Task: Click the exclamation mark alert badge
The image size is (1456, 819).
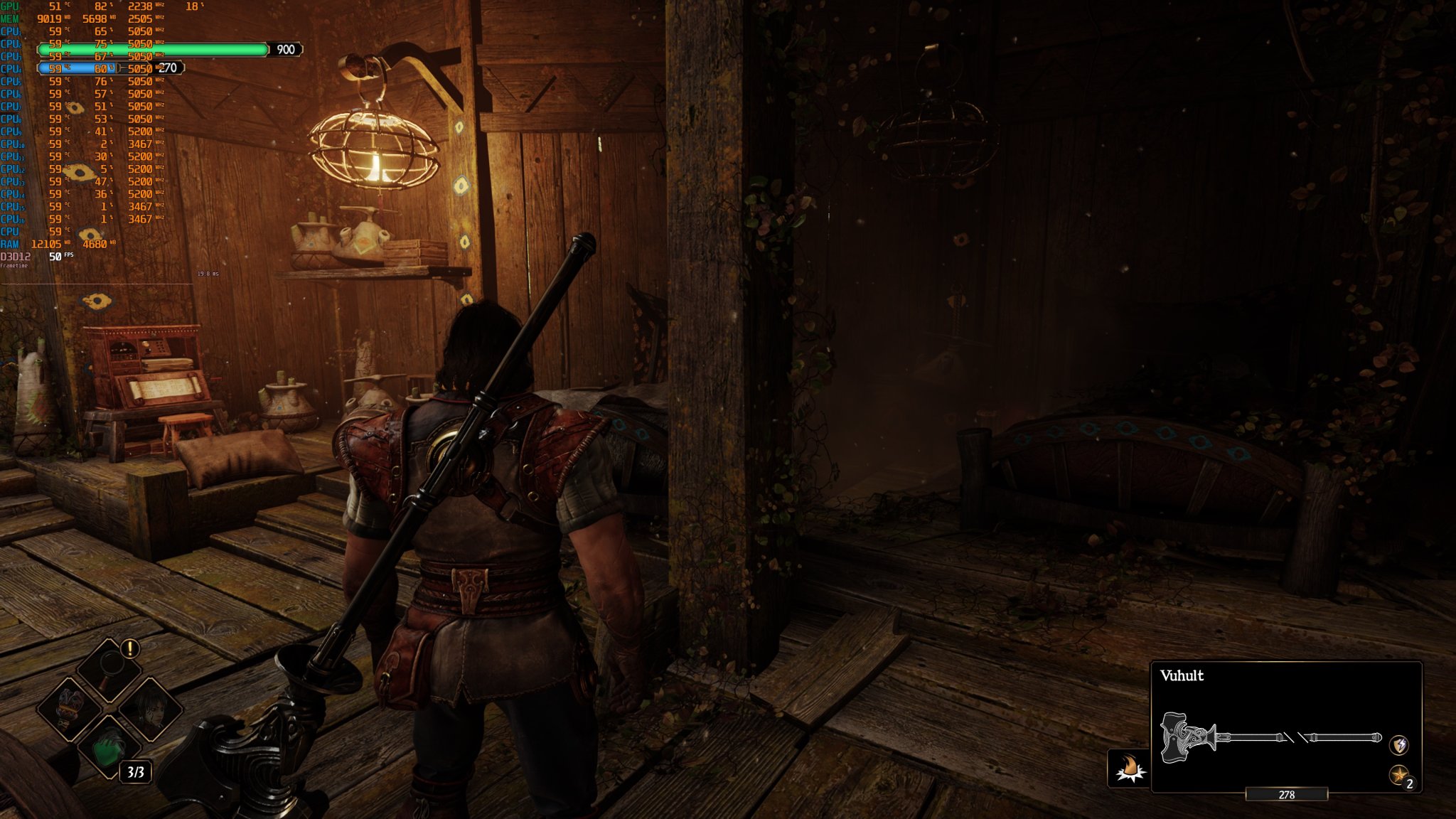Action: point(130,648)
